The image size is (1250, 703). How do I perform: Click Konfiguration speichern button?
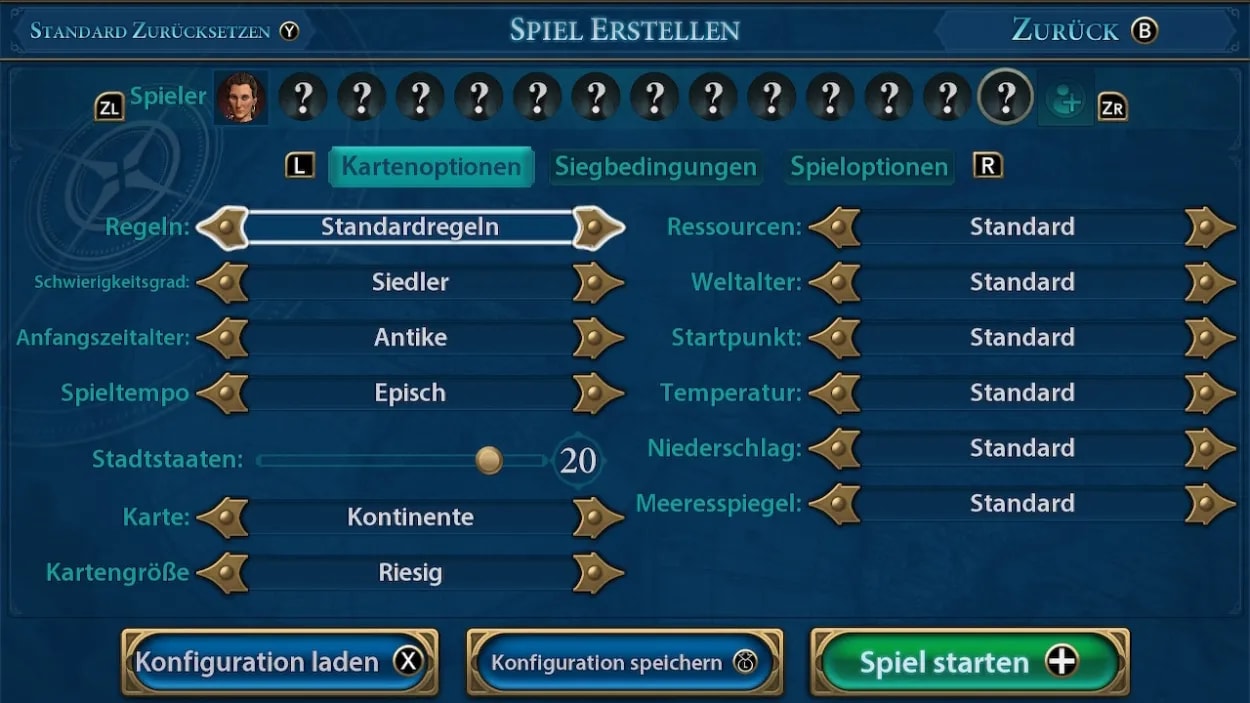[624, 662]
